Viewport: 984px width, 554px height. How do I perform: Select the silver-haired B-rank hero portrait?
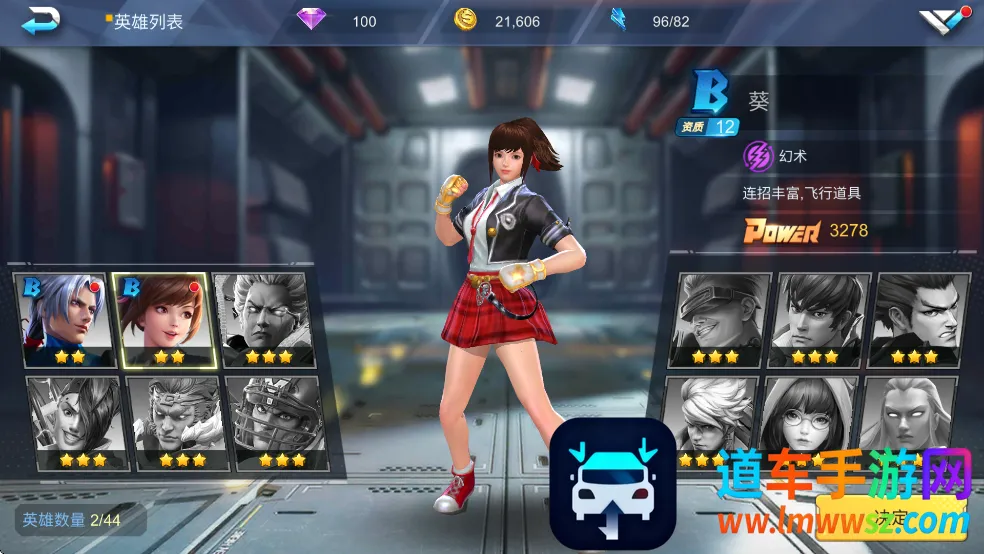(x=66, y=320)
